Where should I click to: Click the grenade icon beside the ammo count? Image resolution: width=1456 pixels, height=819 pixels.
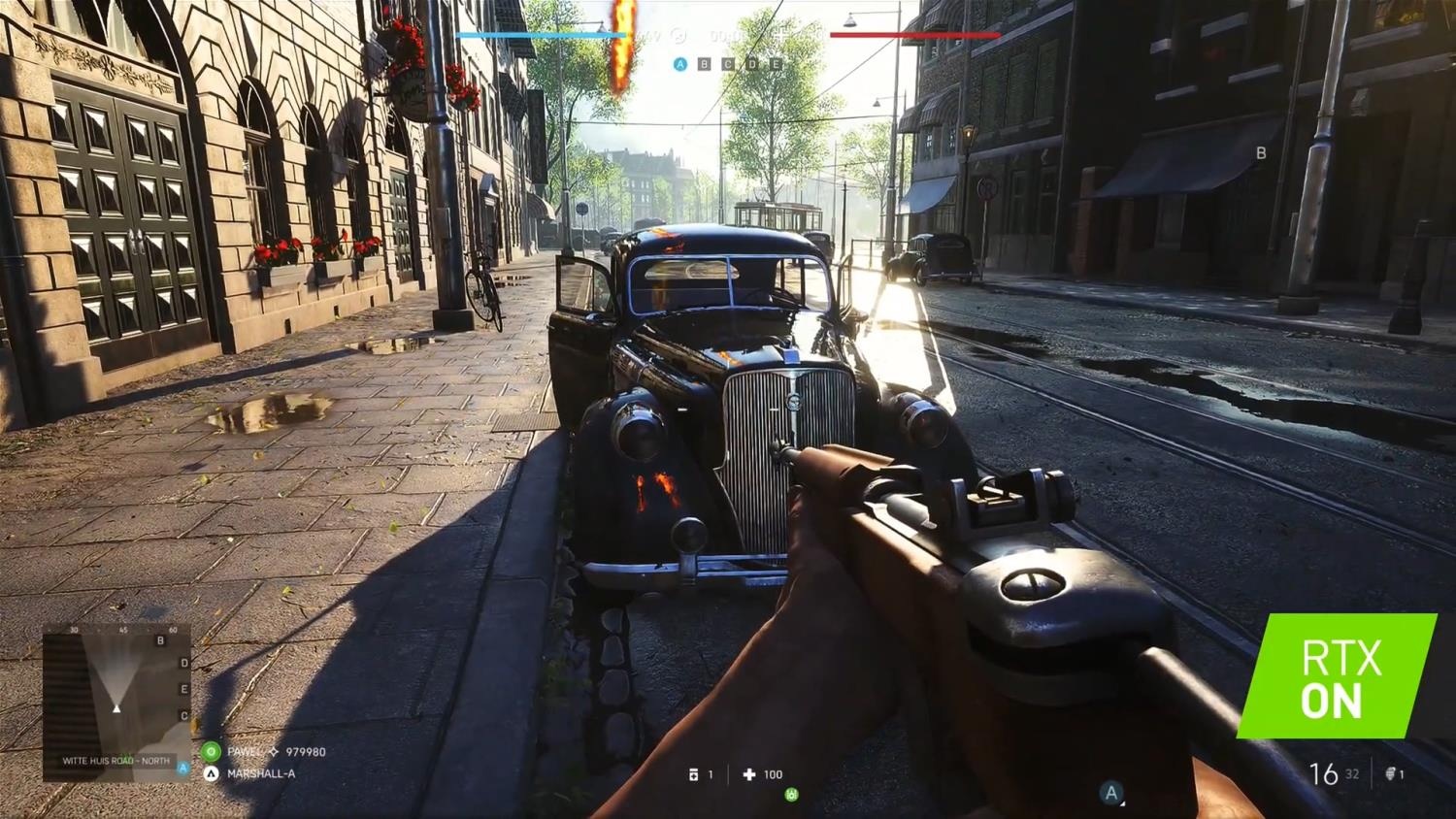point(1394,773)
